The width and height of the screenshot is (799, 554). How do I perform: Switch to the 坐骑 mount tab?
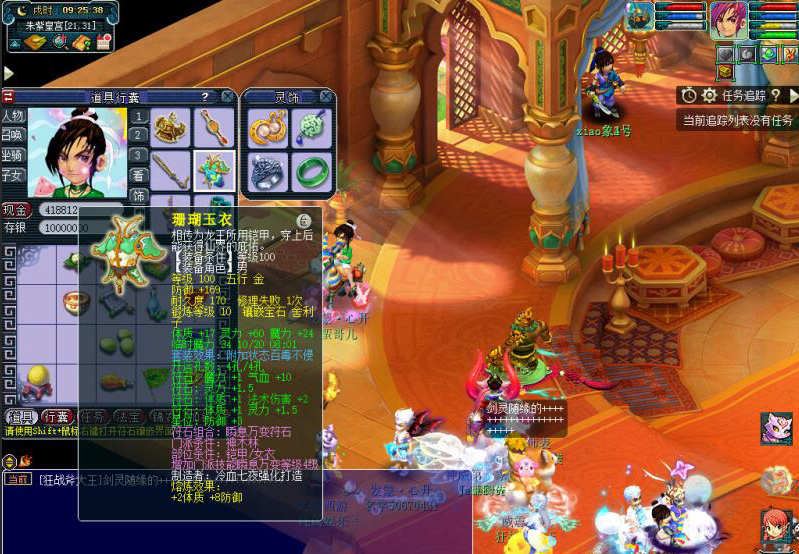click(13, 156)
